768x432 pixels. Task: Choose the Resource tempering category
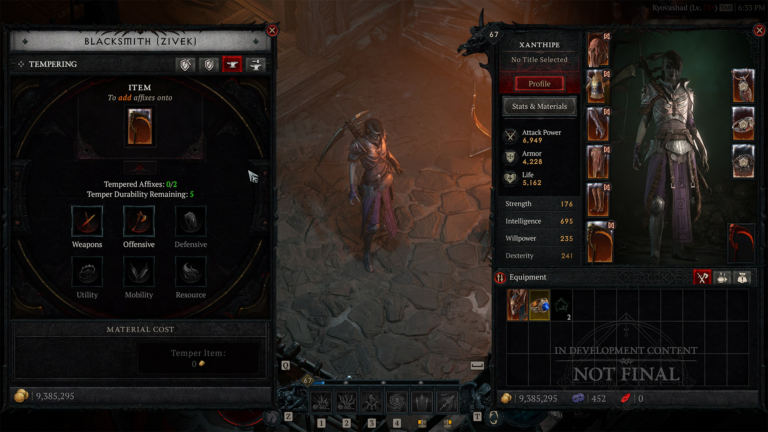pos(191,272)
